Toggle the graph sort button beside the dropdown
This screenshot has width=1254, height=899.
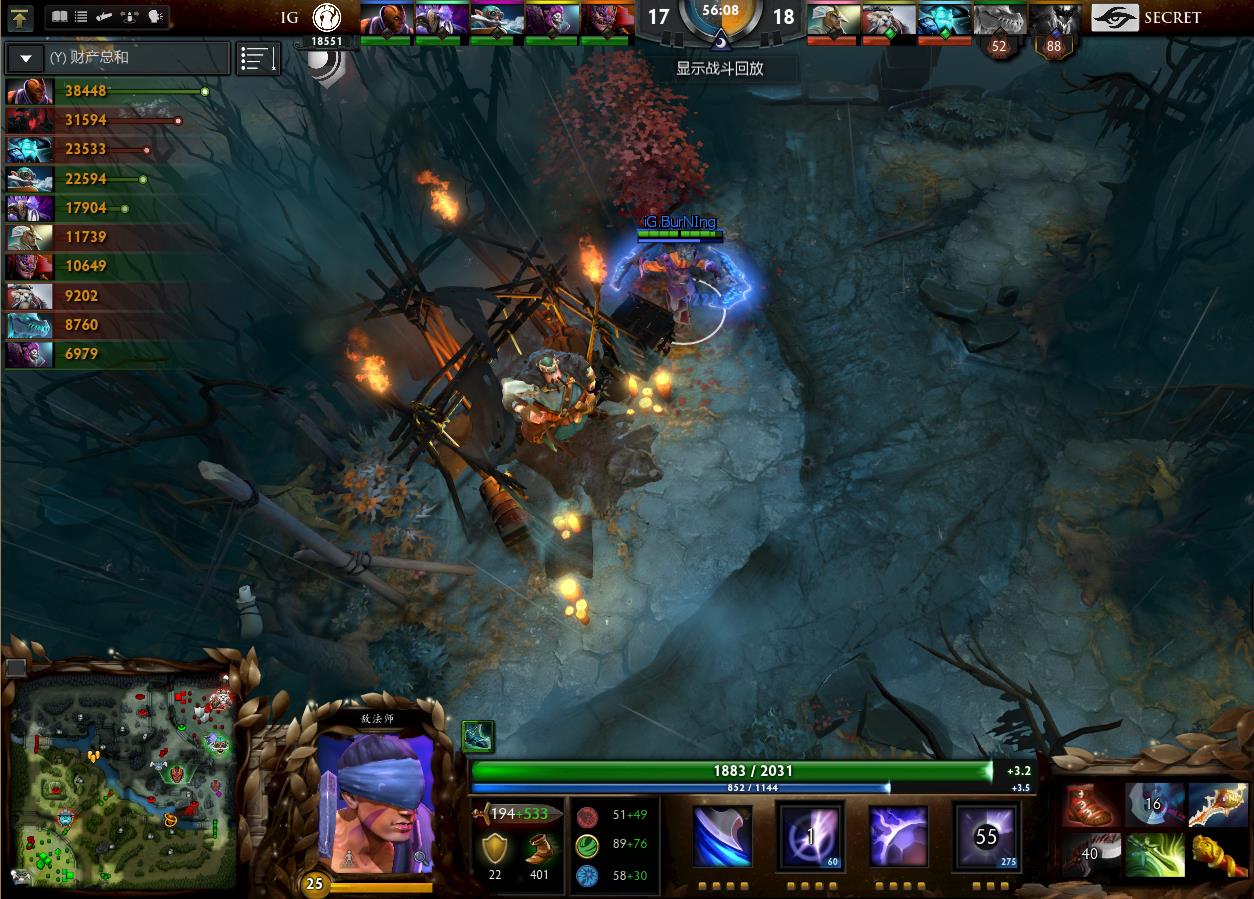(x=258, y=59)
